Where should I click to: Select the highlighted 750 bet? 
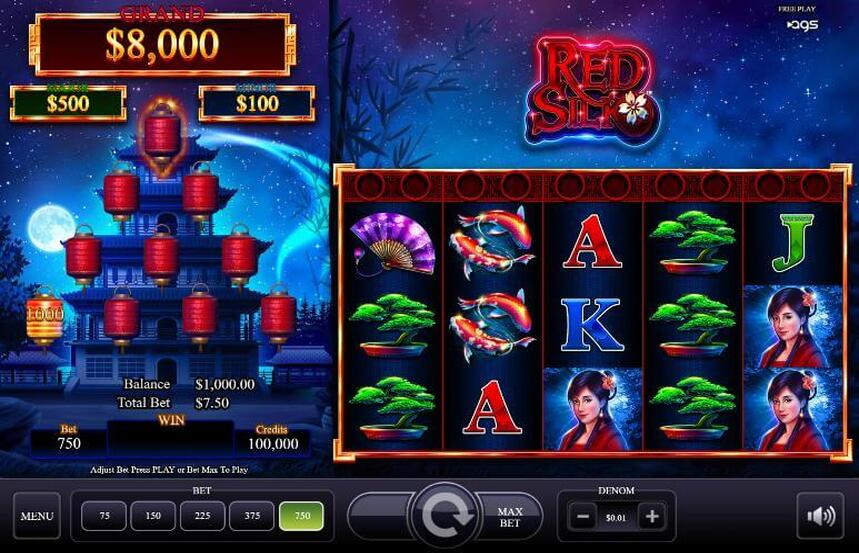tap(301, 516)
